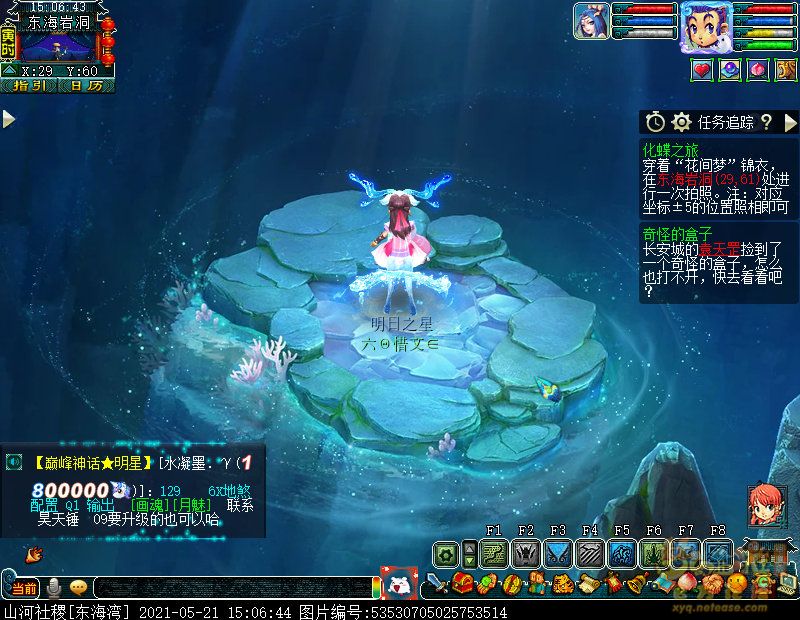Open quest tracker gear settings

pyautogui.click(x=682, y=122)
